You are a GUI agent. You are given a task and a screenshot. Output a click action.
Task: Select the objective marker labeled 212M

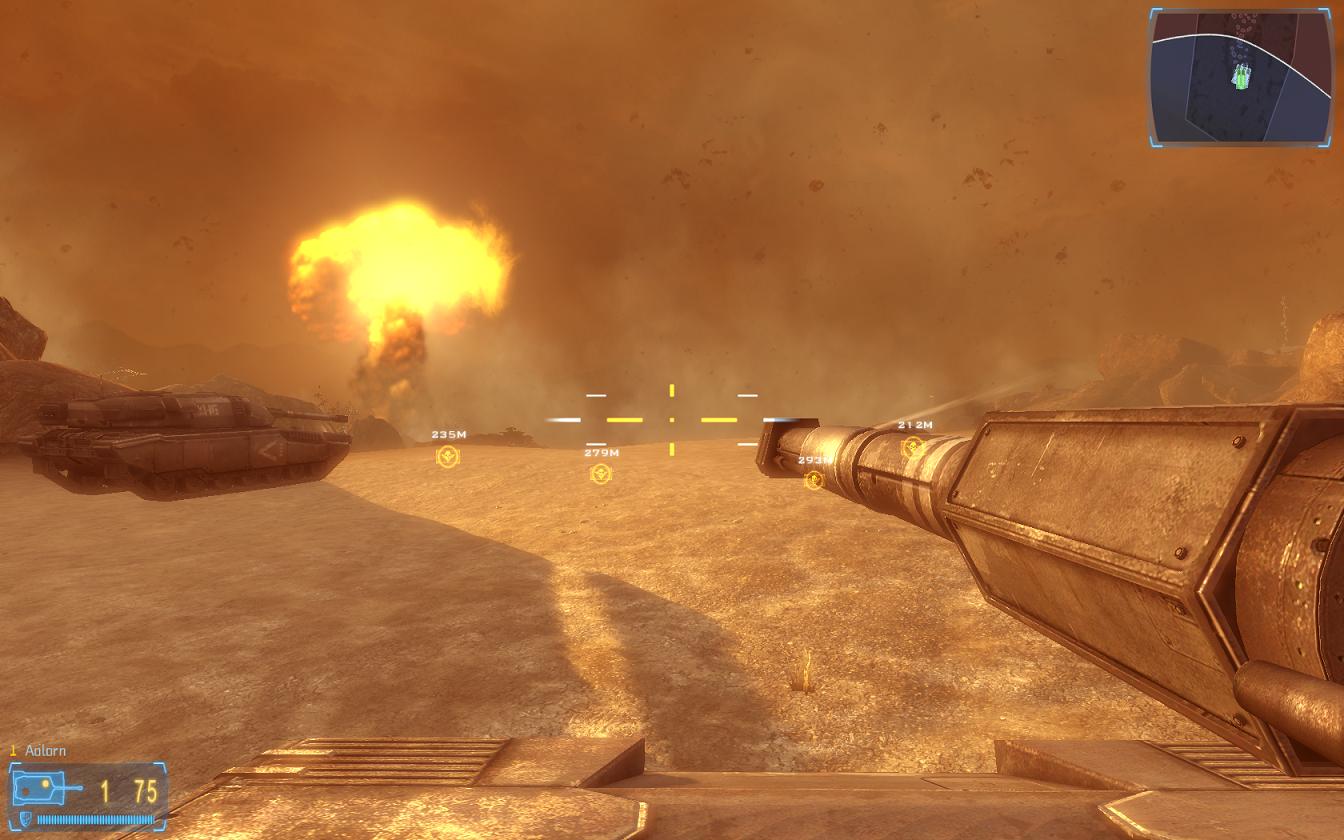point(912,446)
